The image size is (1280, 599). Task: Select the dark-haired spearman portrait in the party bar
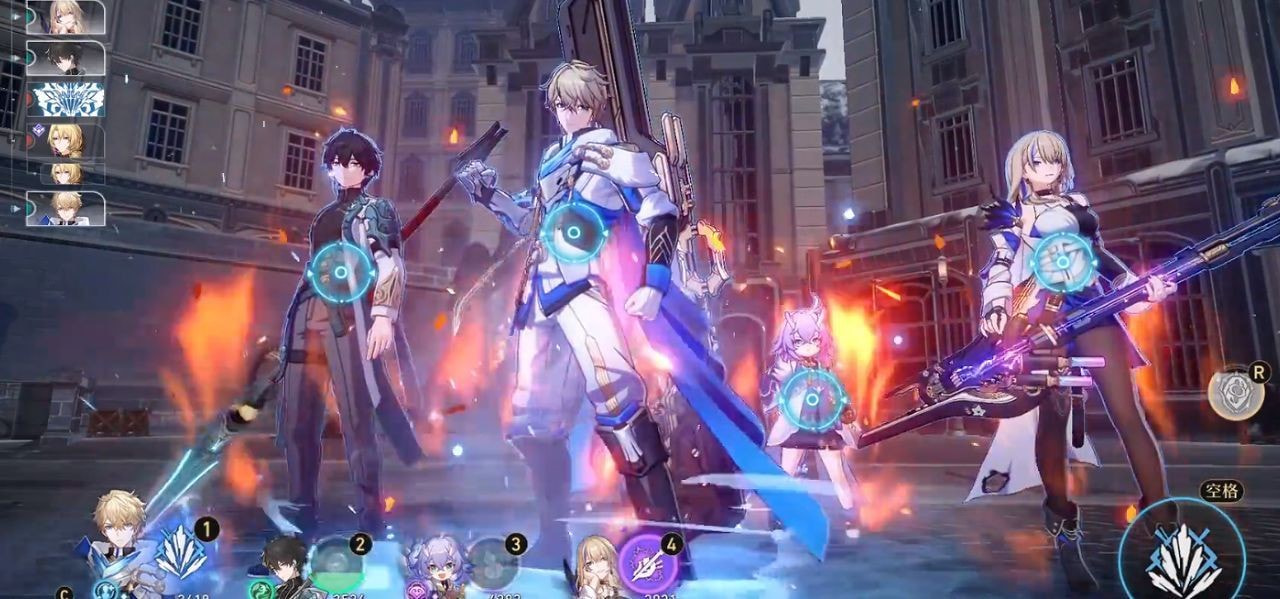point(285,566)
